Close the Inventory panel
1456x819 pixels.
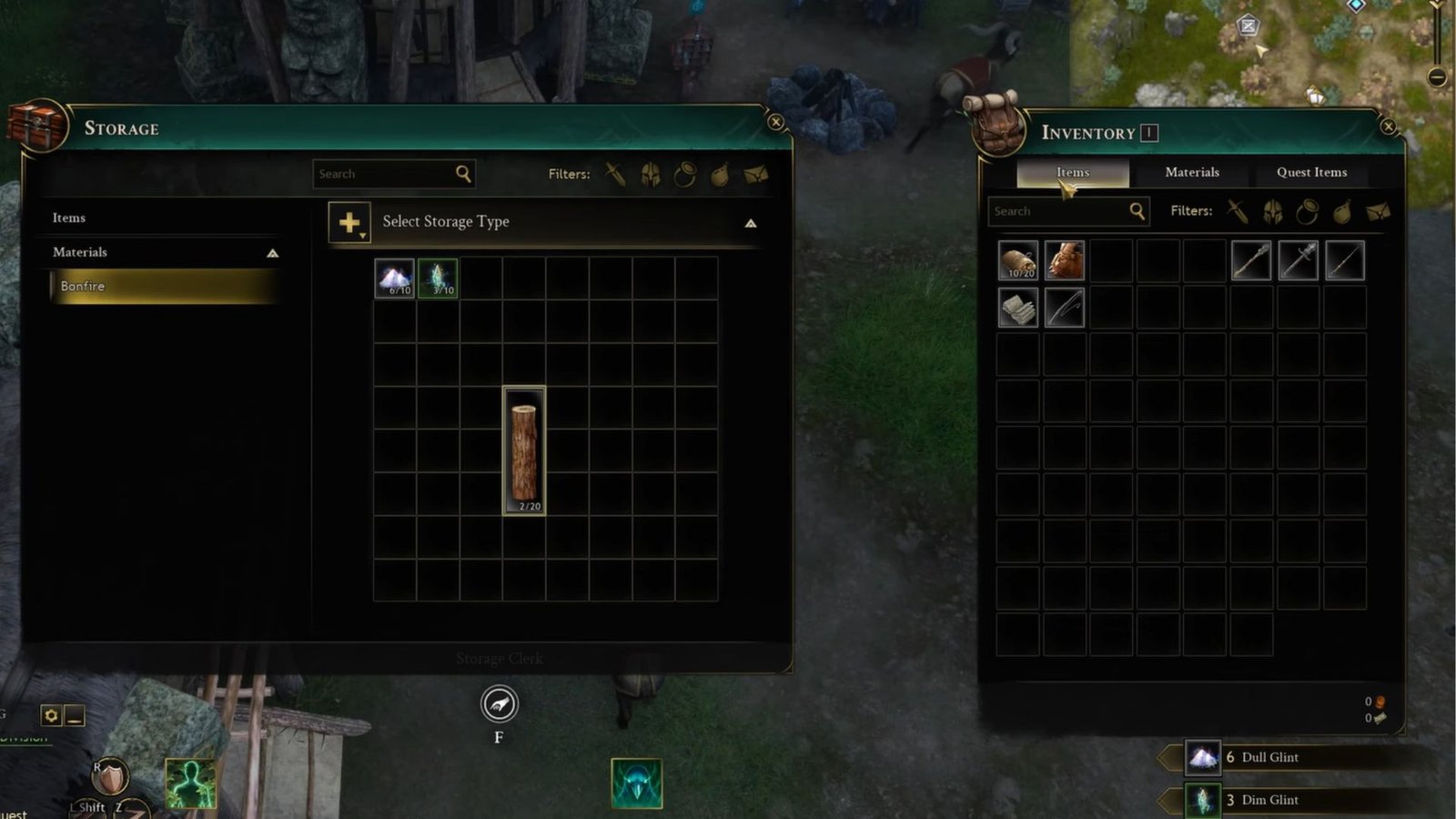(x=1389, y=126)
